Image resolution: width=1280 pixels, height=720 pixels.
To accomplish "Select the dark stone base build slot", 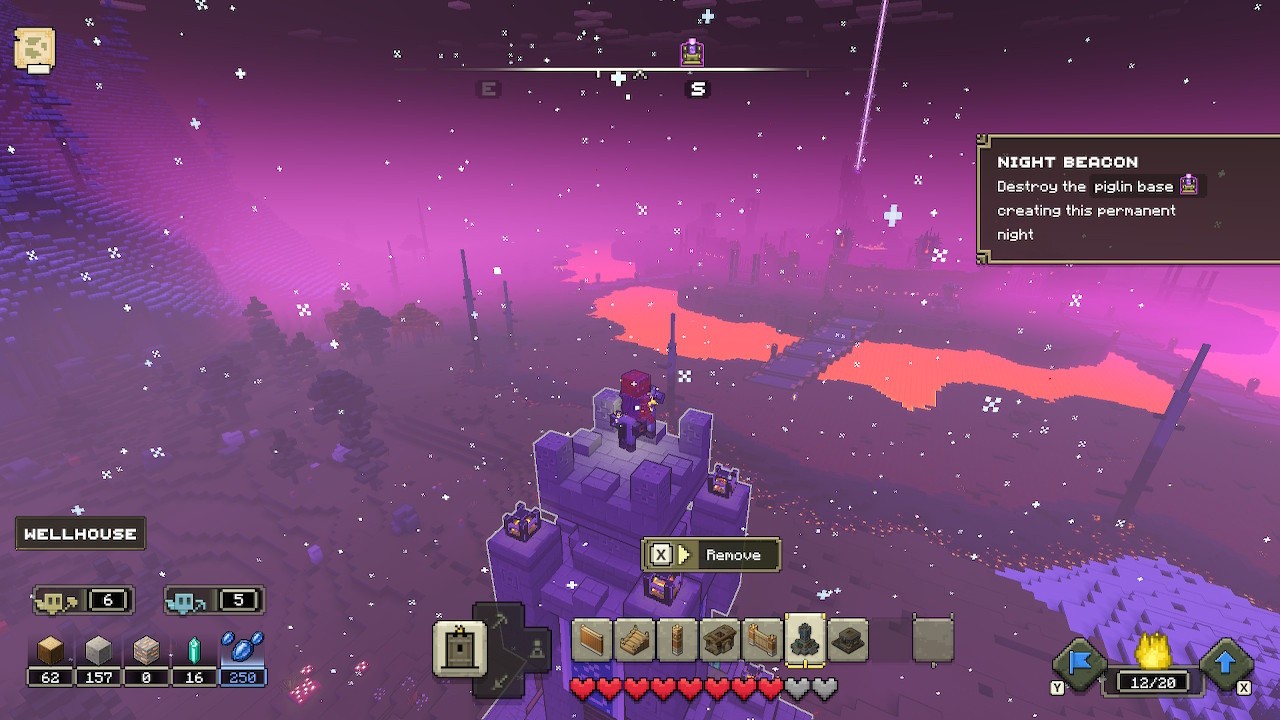I will click(x=849, y=640).
